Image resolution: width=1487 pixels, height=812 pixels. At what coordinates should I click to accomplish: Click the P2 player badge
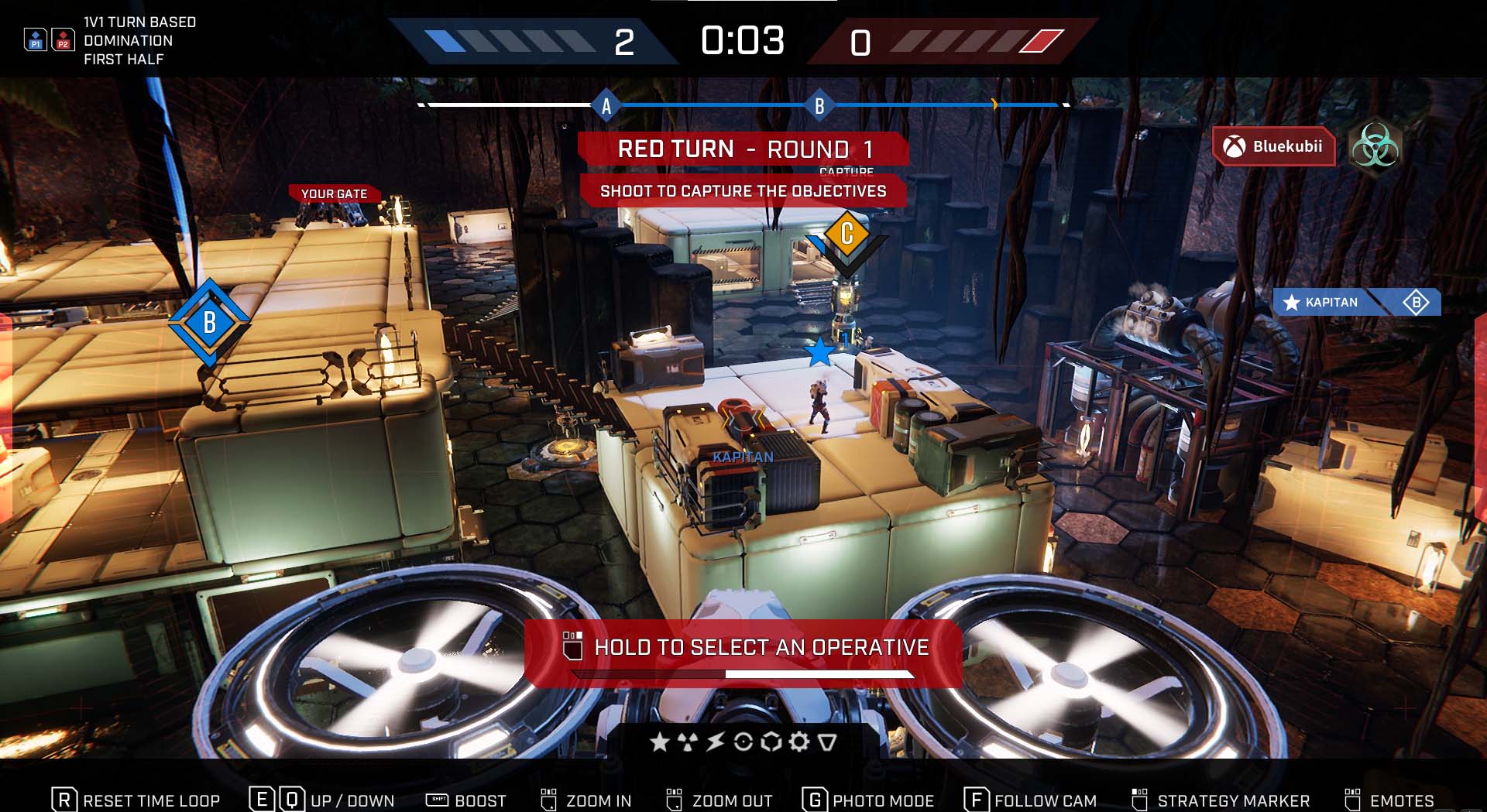[63, 40]
